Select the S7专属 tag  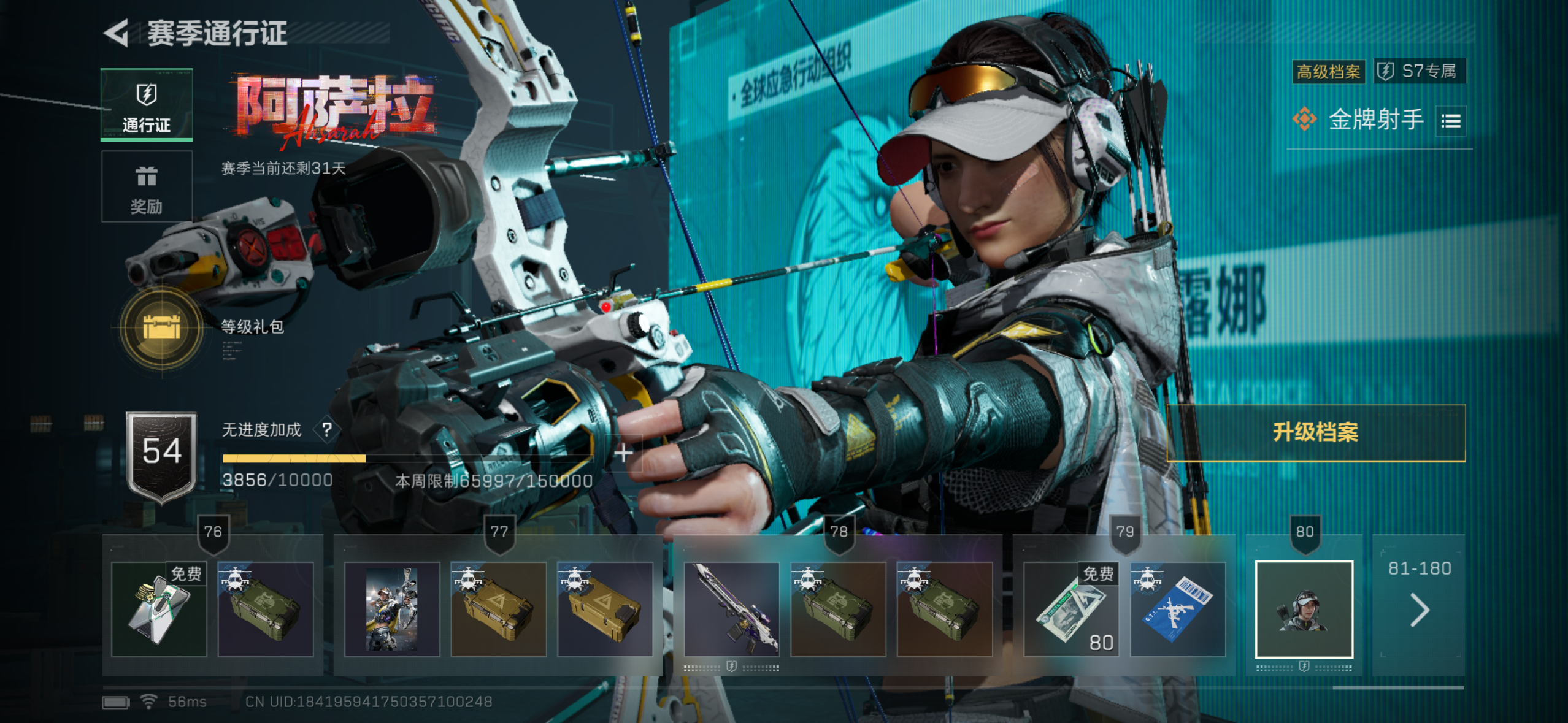pyautogui.click(x=1420, y=71)
